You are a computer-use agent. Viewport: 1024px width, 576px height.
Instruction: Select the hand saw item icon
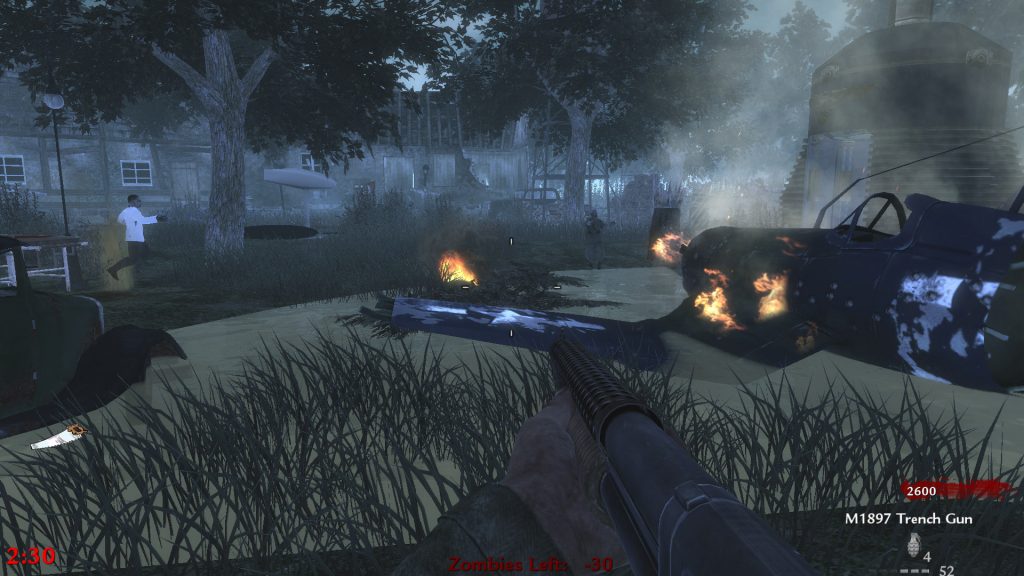[59, 437]
